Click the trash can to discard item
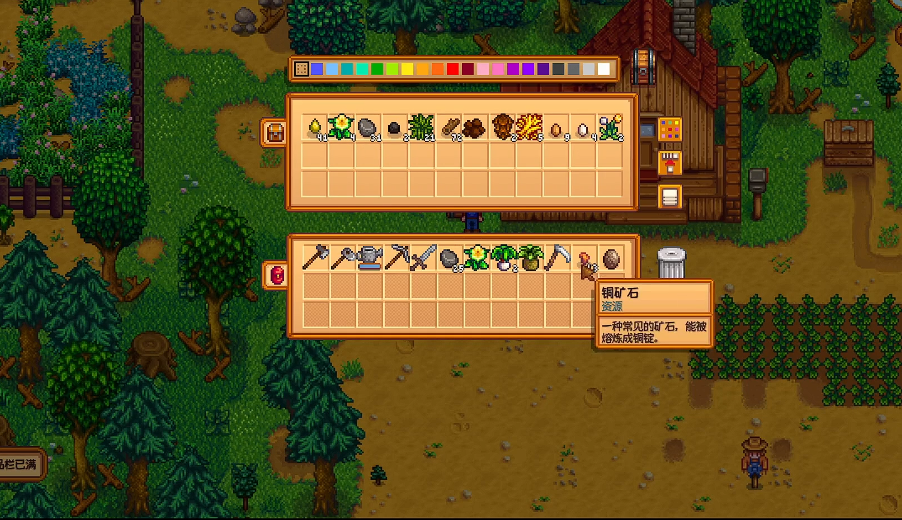902x520 pixels. point(673,263)
